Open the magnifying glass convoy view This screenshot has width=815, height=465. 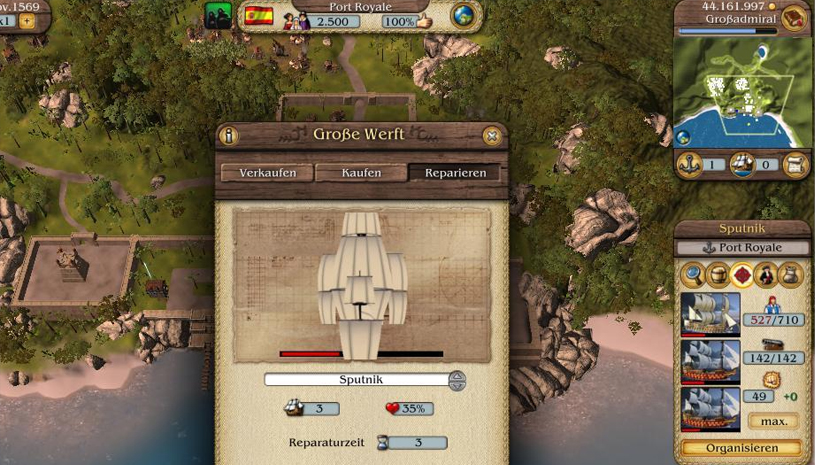click(x=692, y=274)
